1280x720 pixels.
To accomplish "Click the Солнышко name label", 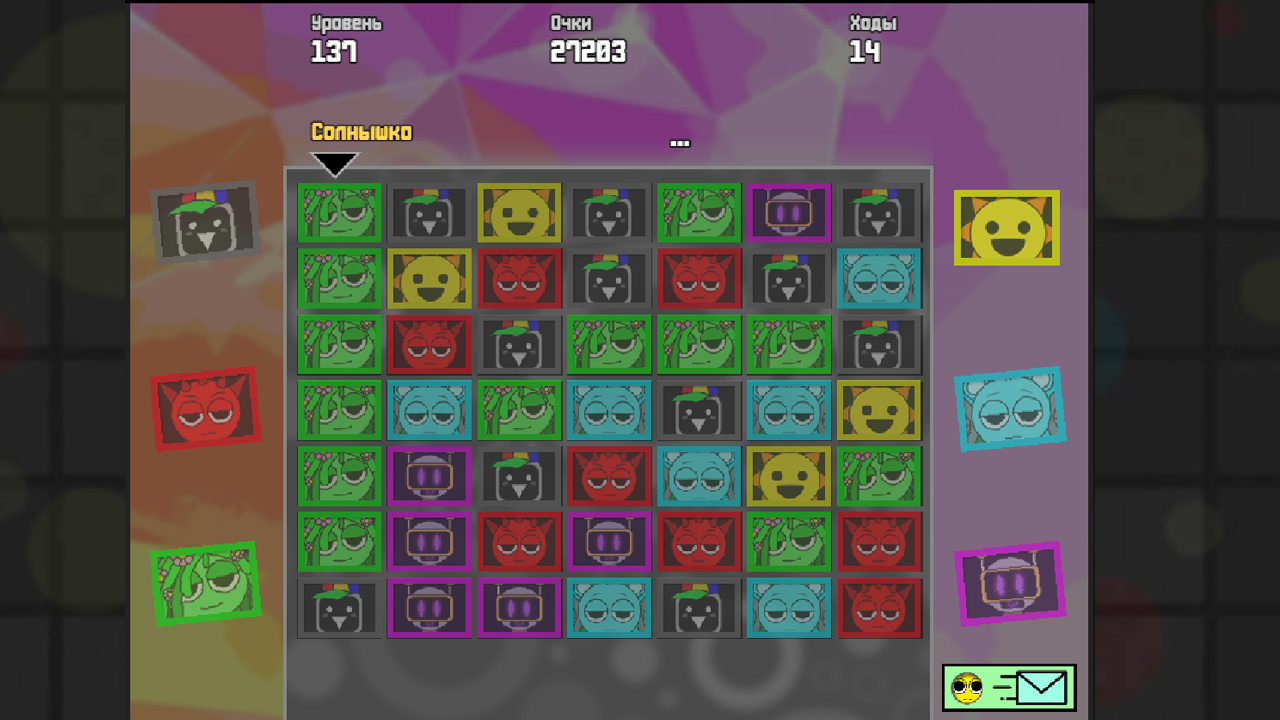I will point(360,131).
